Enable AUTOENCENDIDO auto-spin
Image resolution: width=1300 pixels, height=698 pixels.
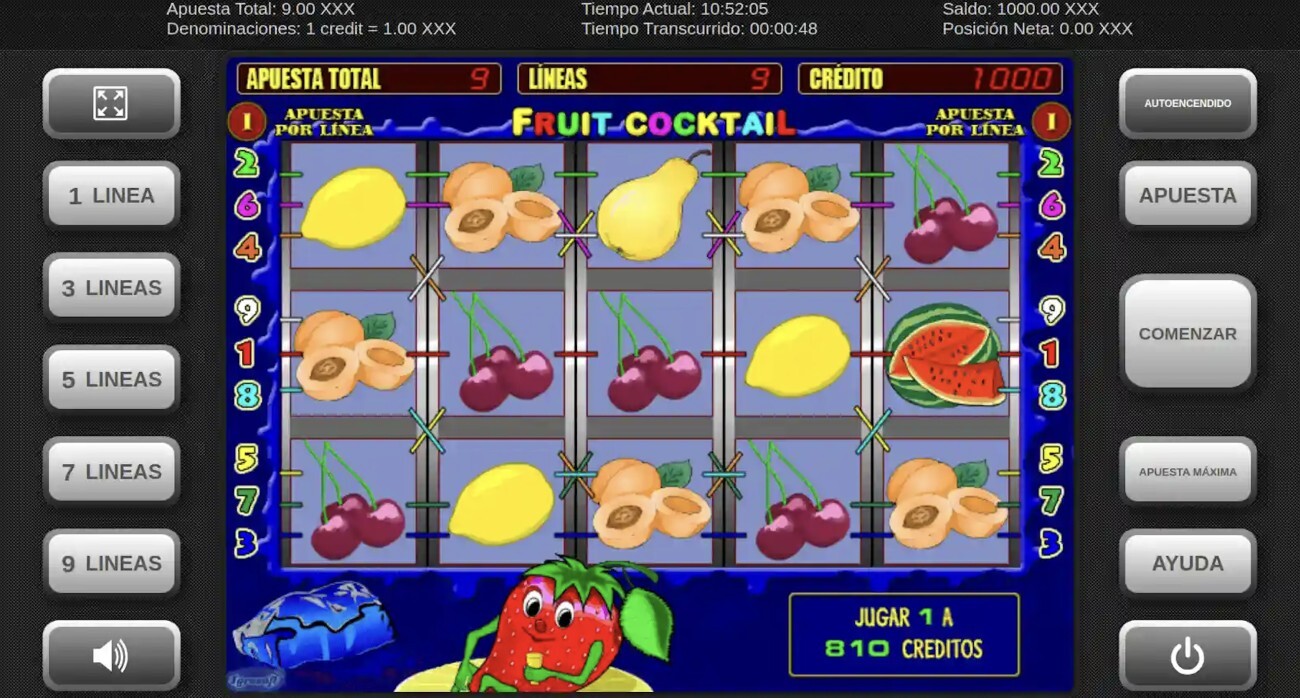(x=1187, y=103)
